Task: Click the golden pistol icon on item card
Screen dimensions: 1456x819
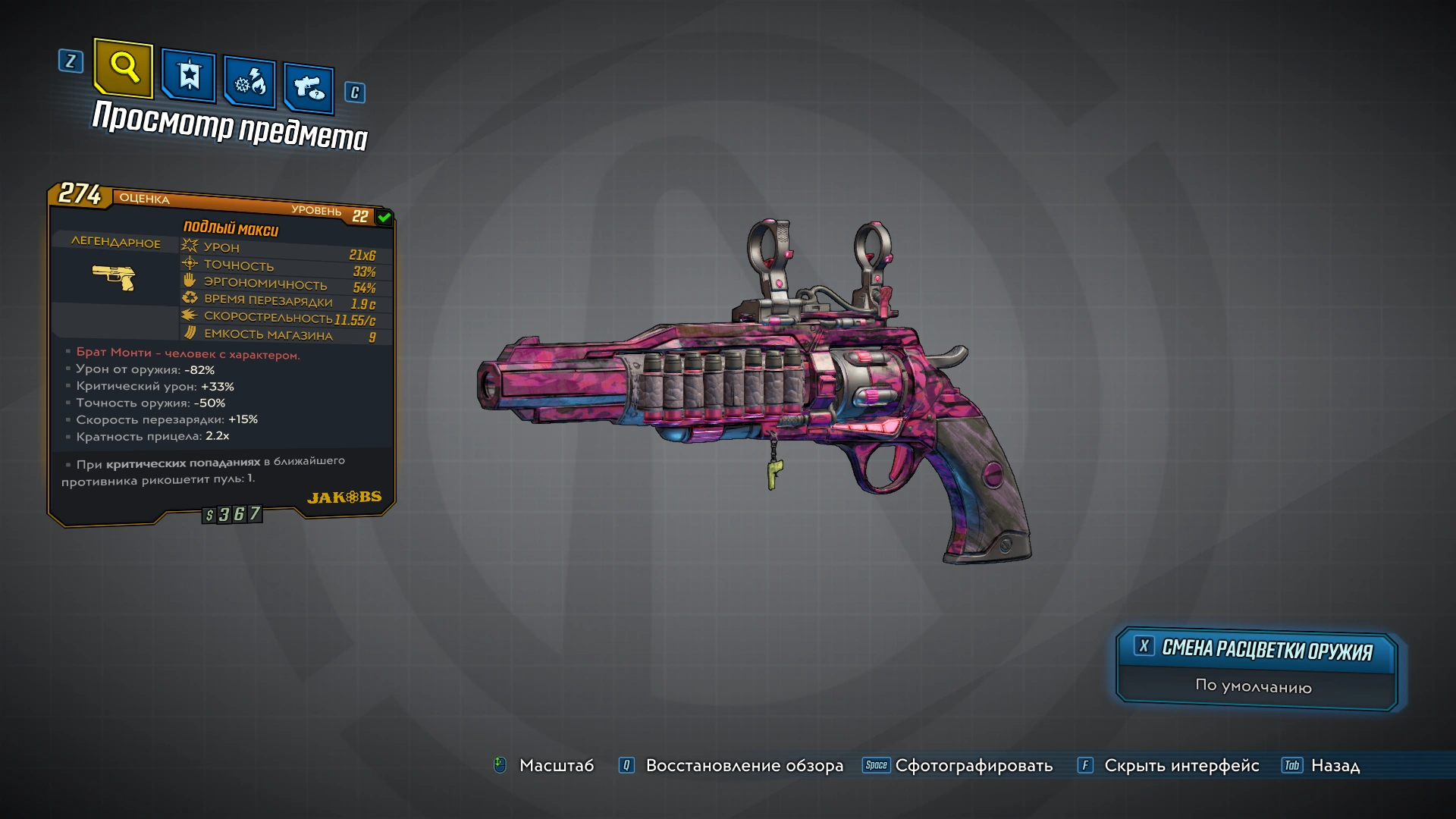Action: pyautogui.click(x=115, y=278)
